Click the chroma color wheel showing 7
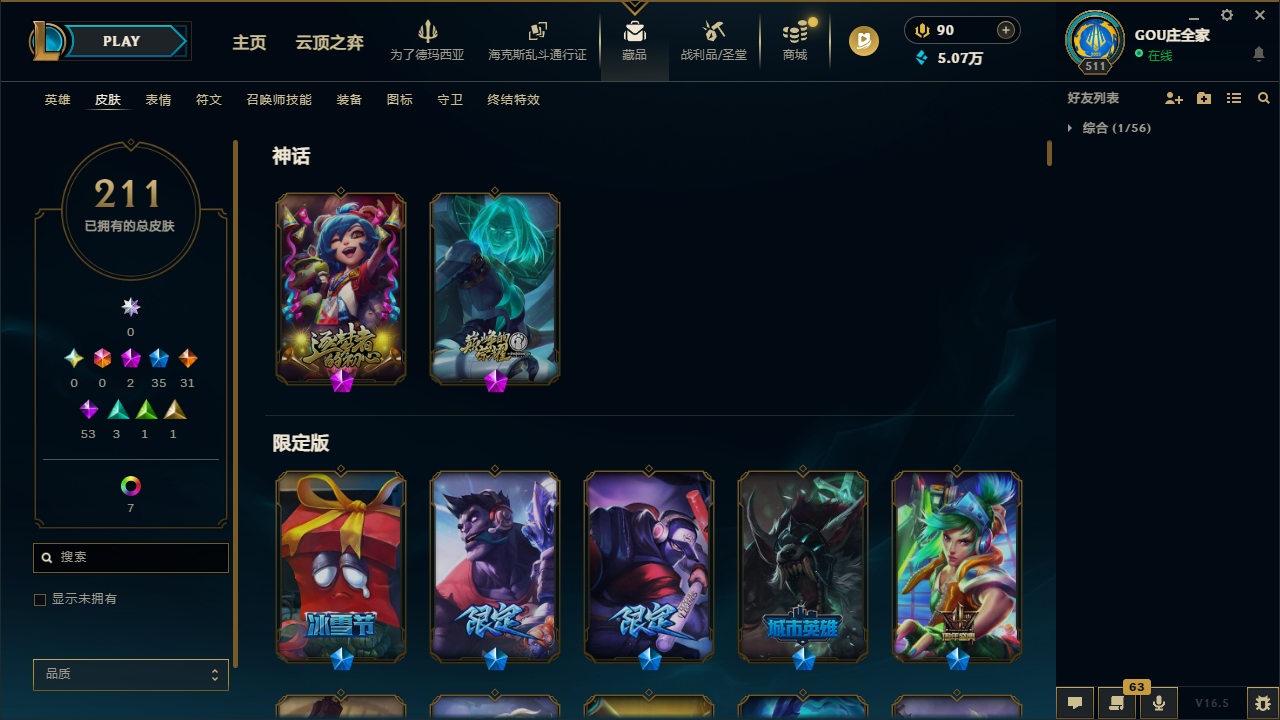This screenshot has width=1280, height=720. point(130,486)
